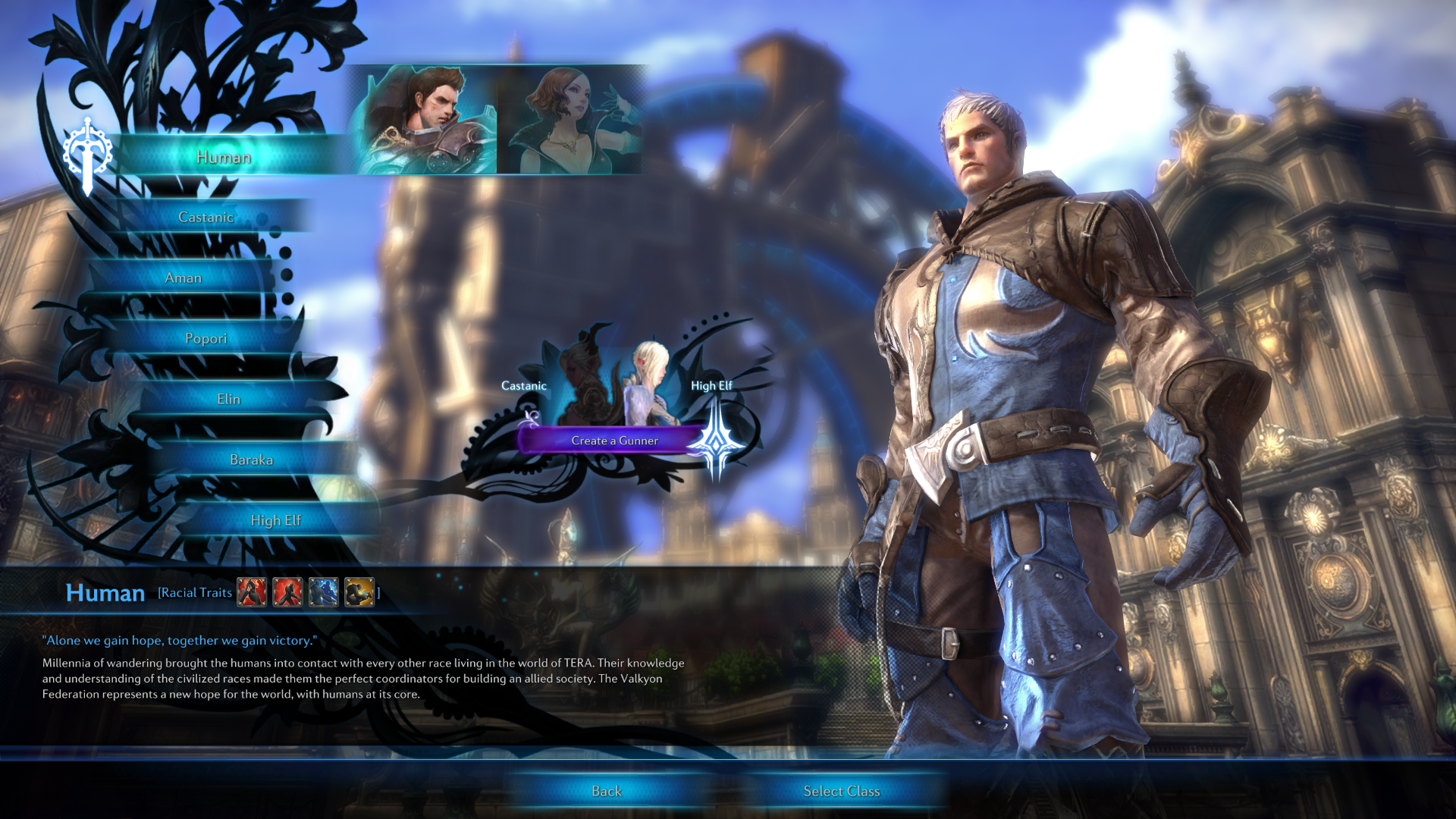Click the blue racial trait icon

click(324, 592)
